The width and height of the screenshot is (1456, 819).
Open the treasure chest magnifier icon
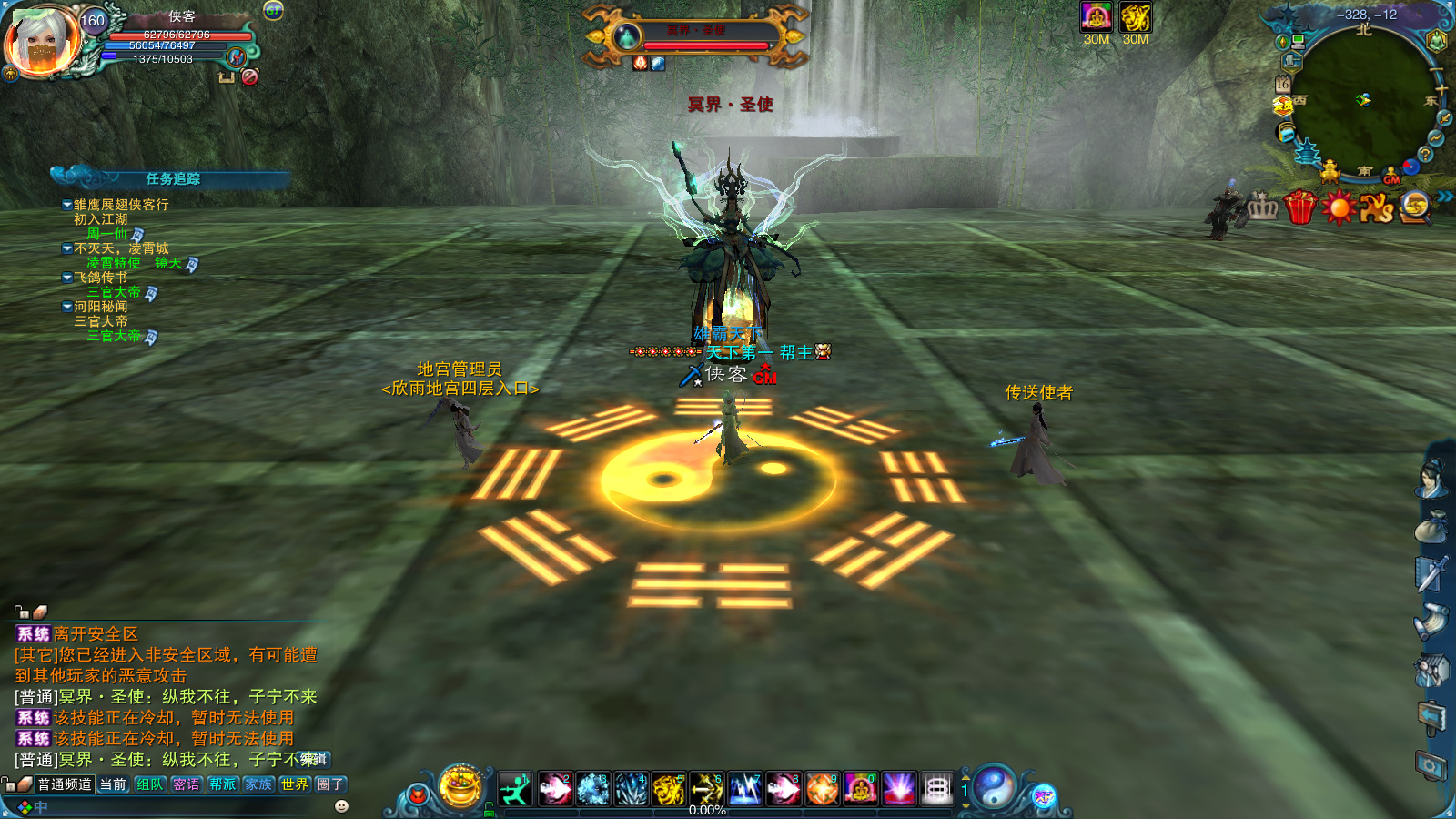click(1415, 207)
